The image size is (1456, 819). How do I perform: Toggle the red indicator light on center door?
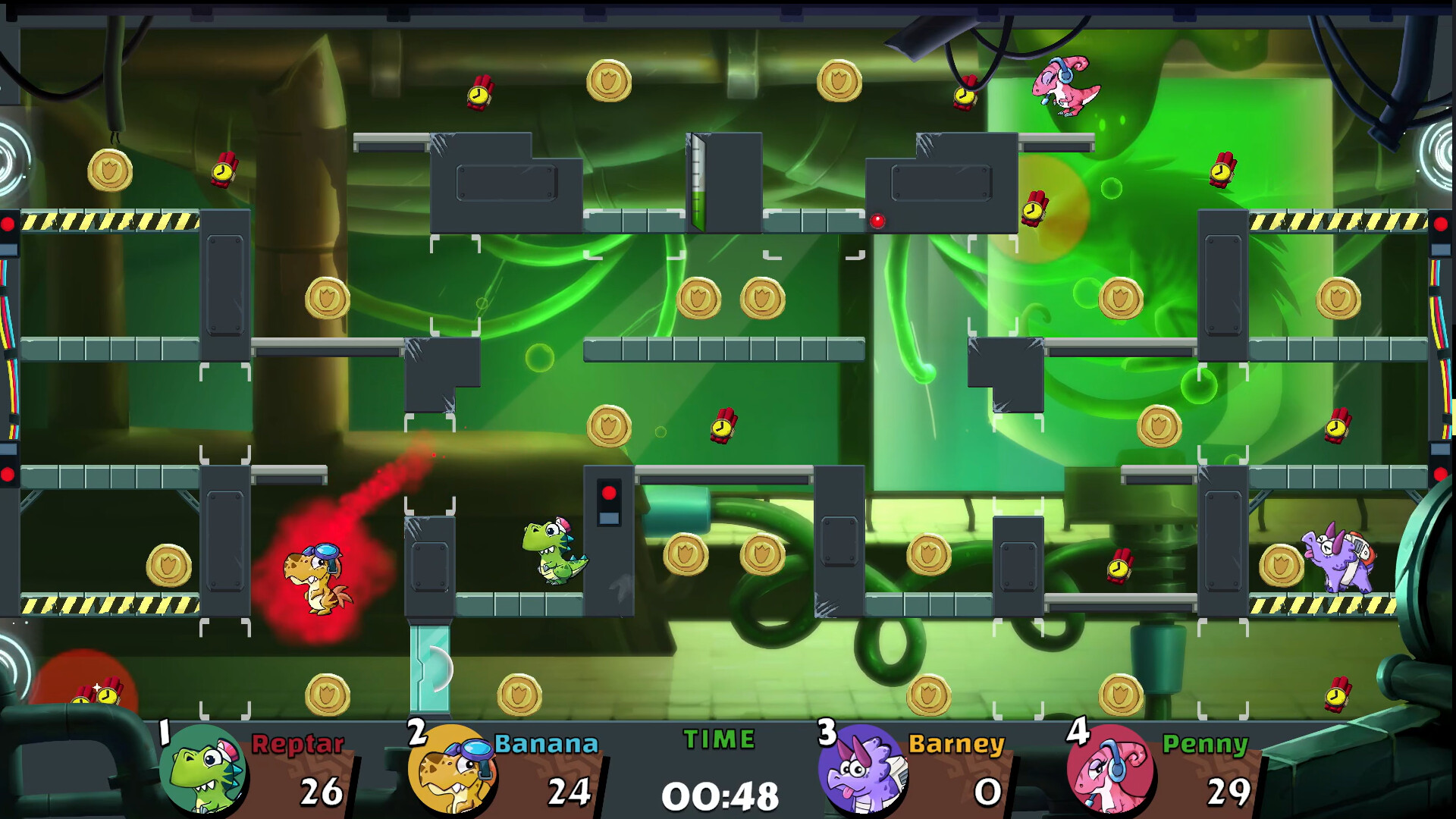pyautogui.click(x=609, y=492)
